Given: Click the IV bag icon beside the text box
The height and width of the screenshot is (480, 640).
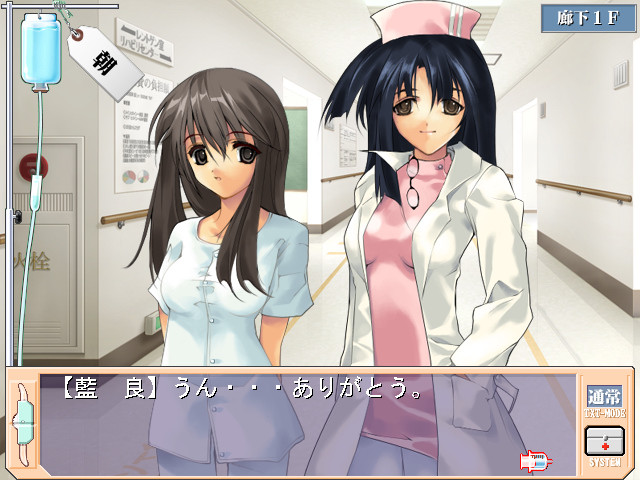Looking at the screenshot, I should point(21,422).
